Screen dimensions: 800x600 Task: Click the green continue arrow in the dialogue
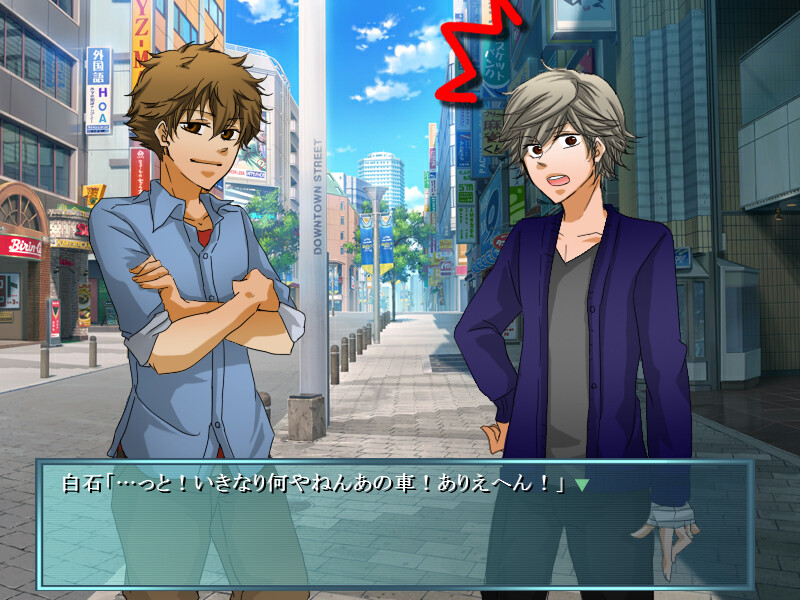pos(582,485)
